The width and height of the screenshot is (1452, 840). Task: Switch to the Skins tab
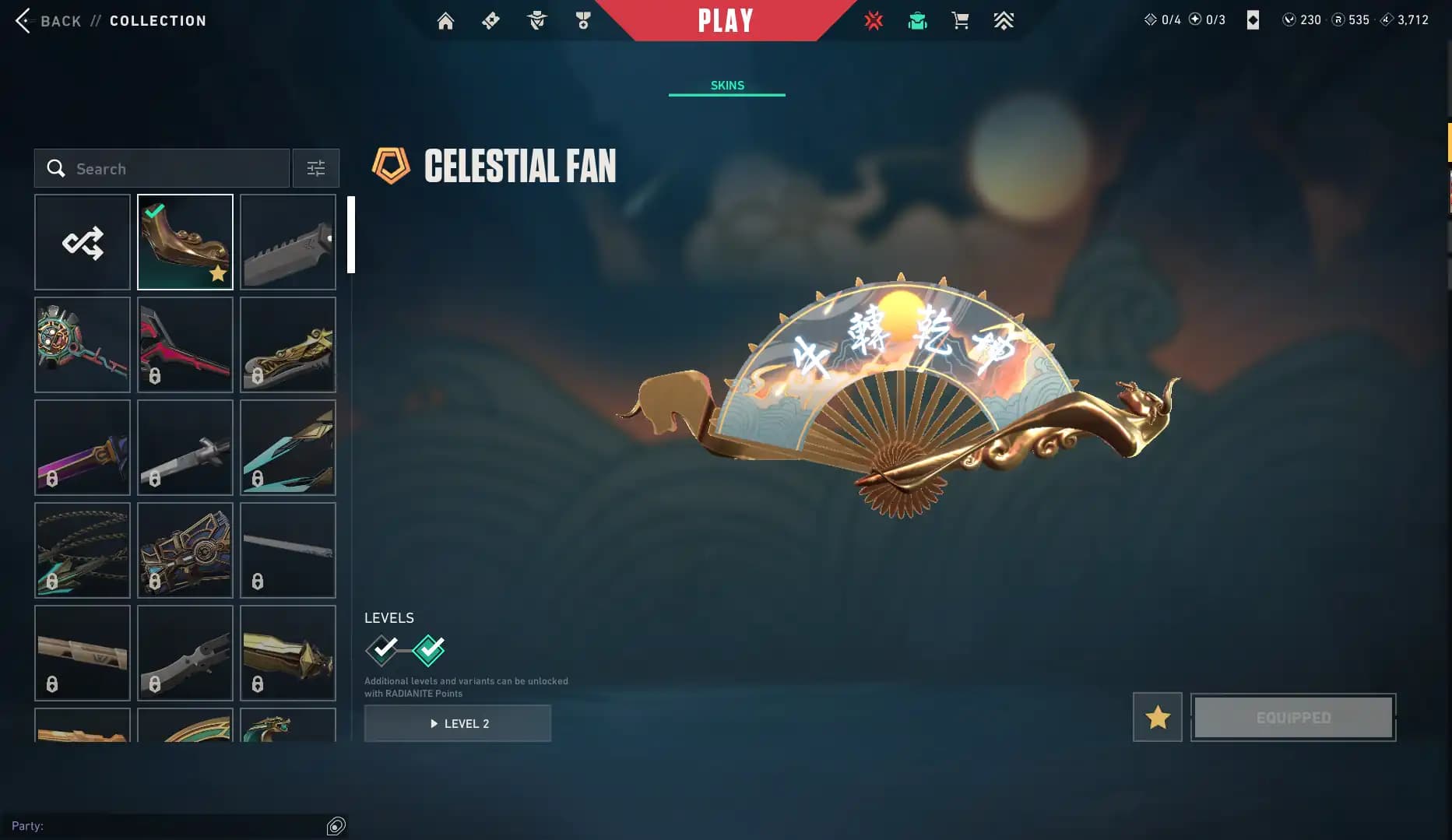[727, 85]
